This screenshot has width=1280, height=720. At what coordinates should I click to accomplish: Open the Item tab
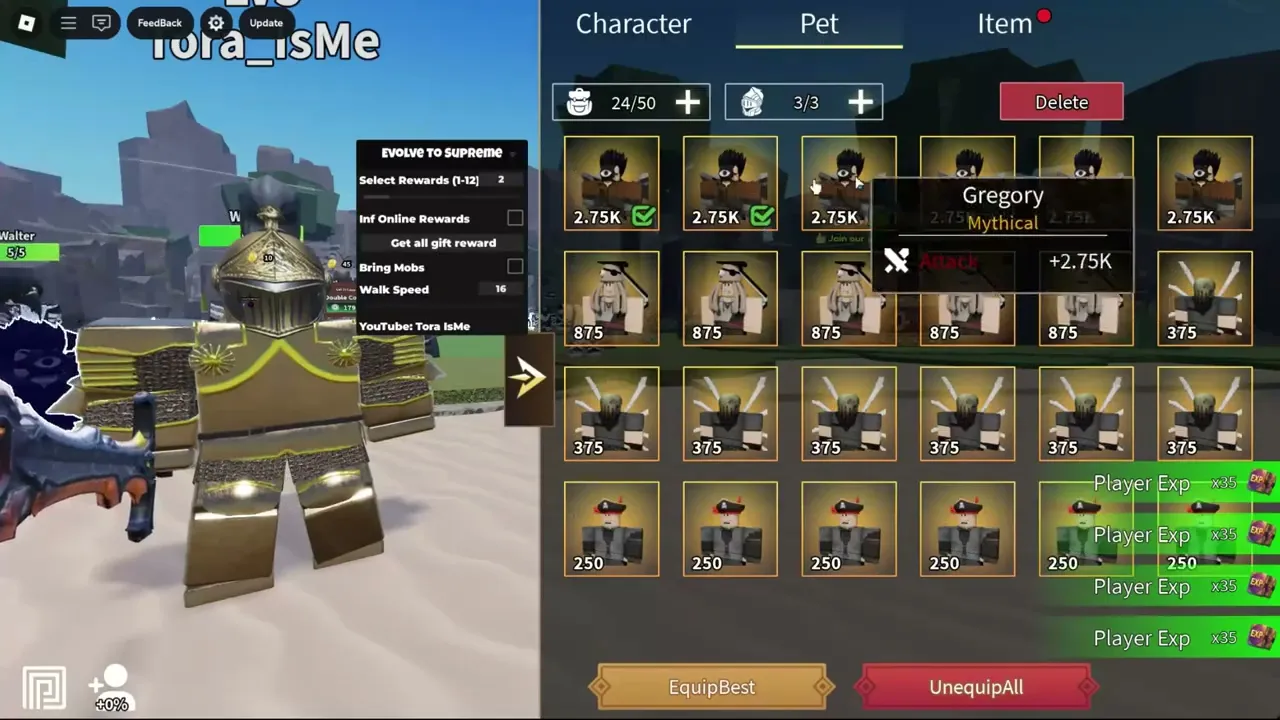pyautogui.click(x=1004, y=24)
